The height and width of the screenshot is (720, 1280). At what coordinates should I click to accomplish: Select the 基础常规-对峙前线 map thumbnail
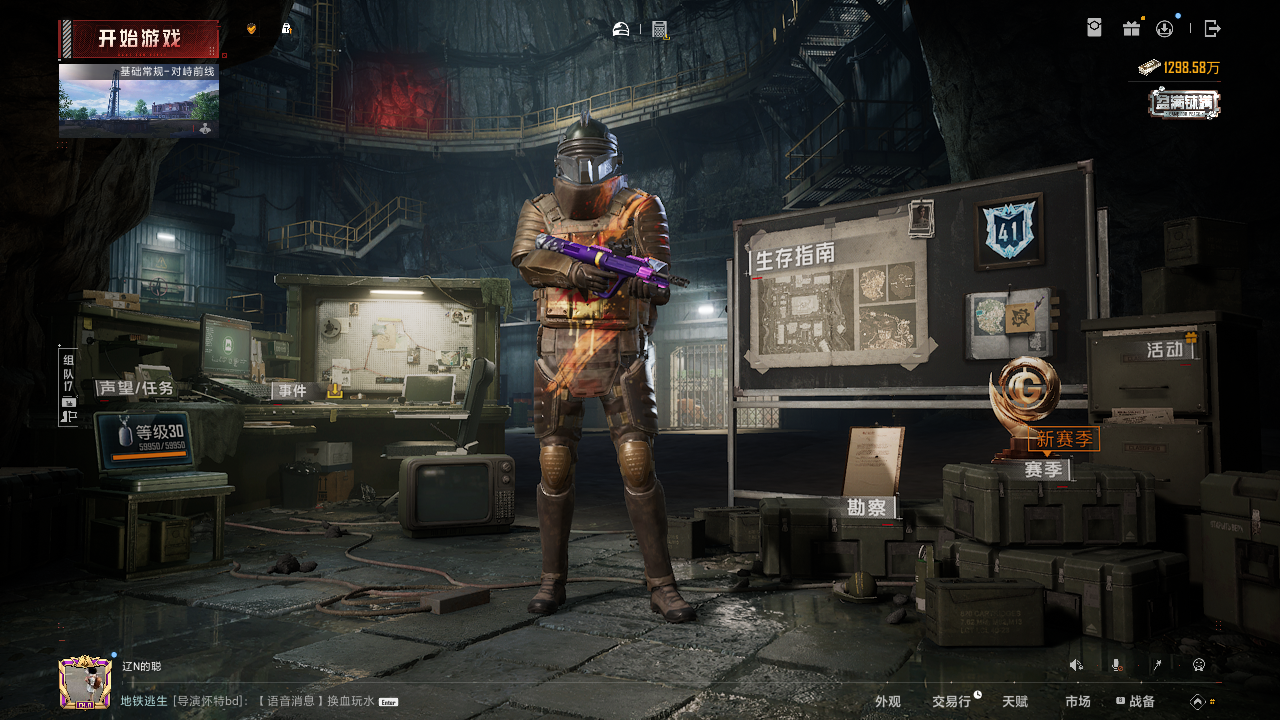pos(139,101)
